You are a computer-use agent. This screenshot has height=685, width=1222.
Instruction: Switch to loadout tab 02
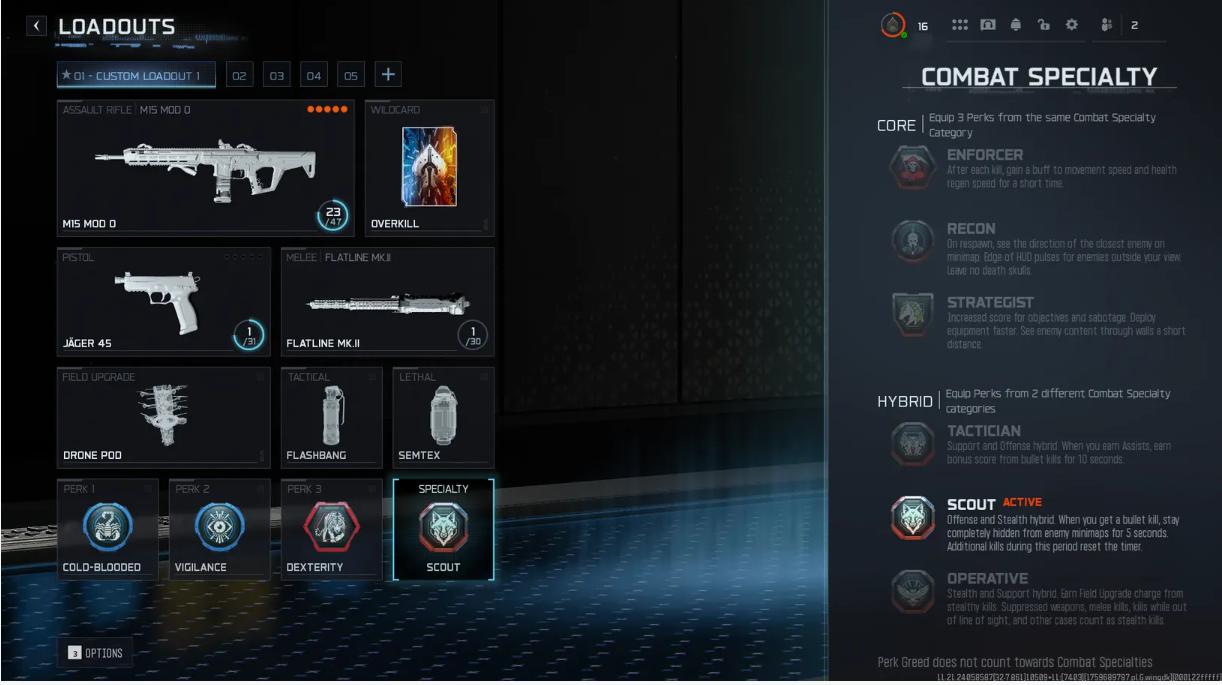click(x=240, y=76)
